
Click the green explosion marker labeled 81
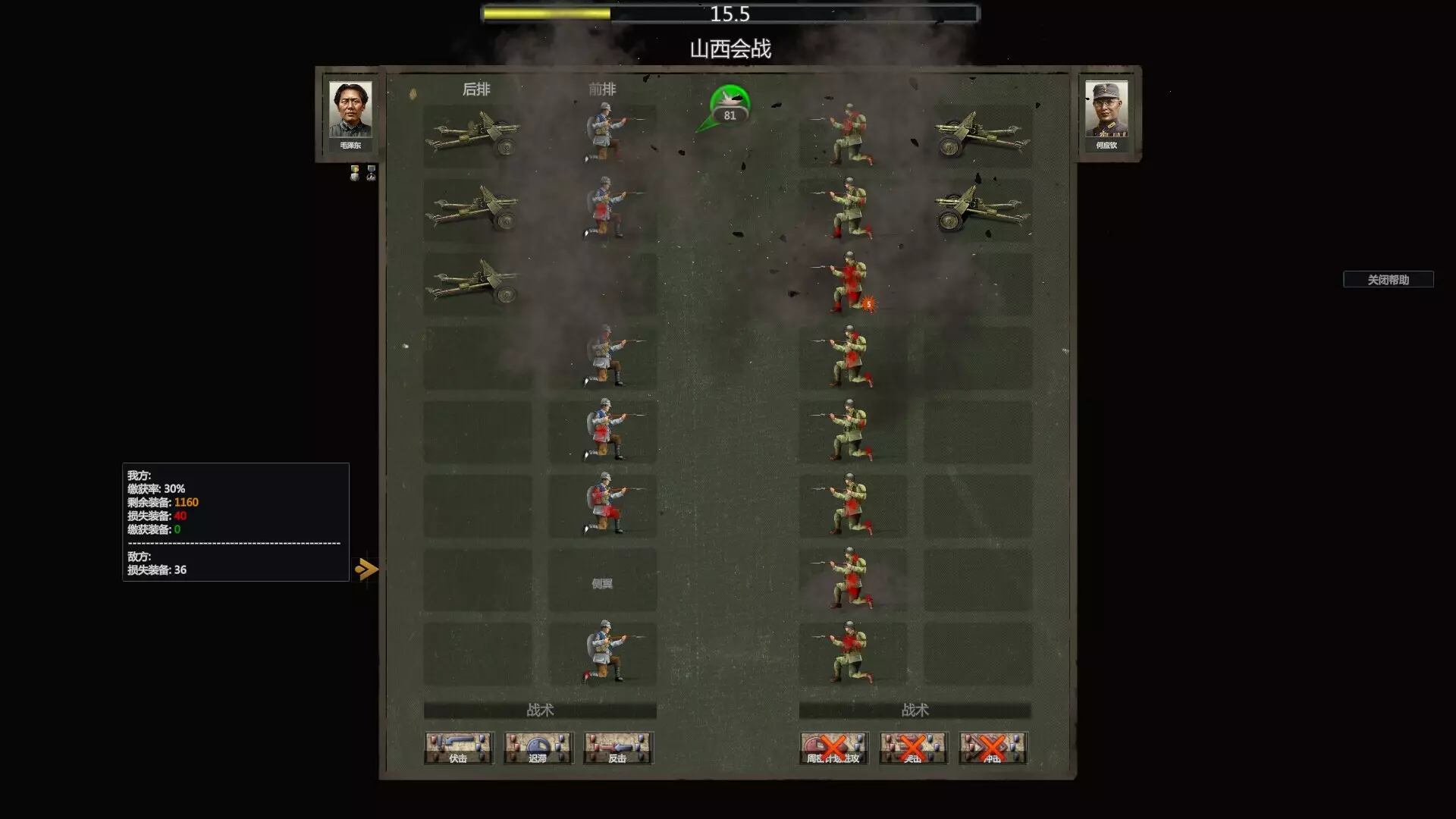pyautogui.click(x=730, y=106)
